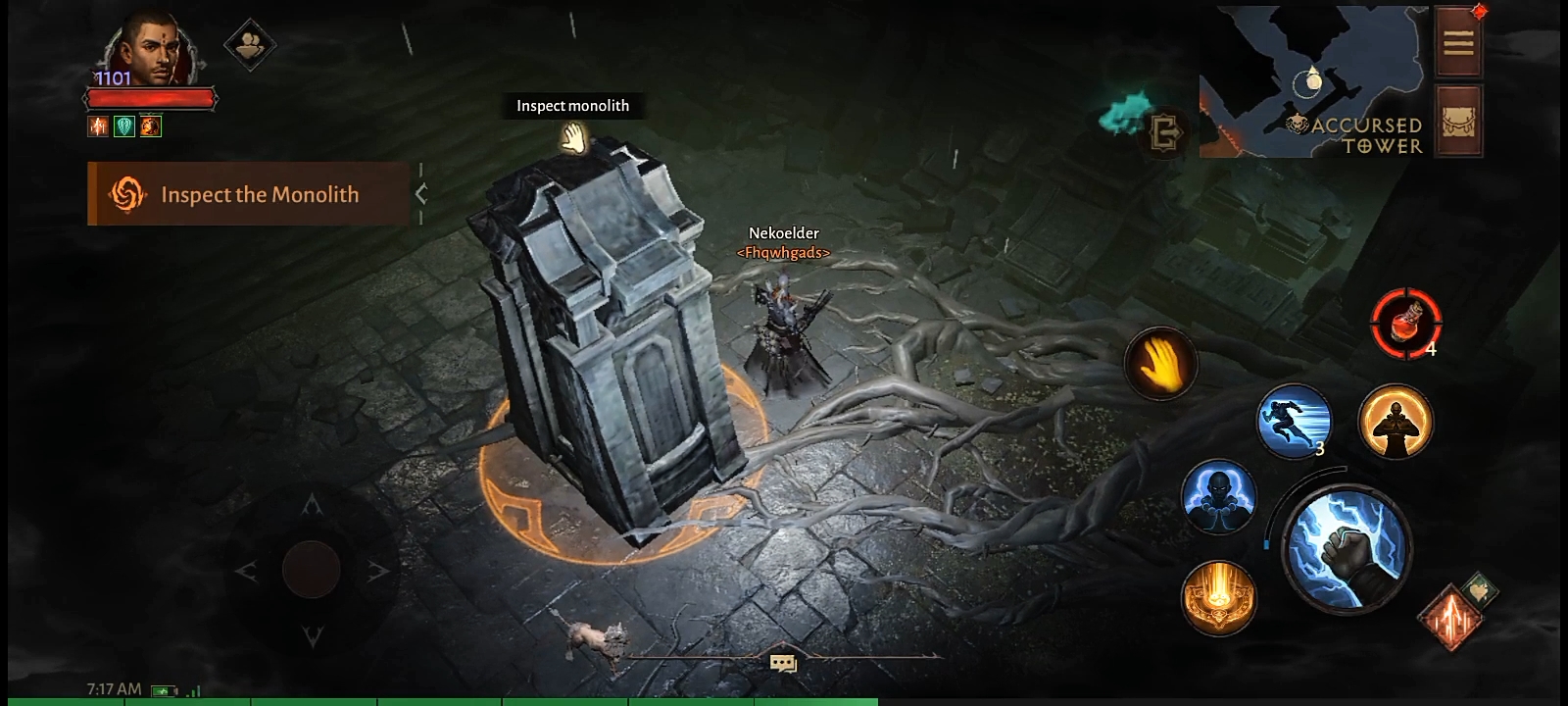This screenshot has height=706, width=1568.
Task: Select the Inspect the Monolith quest tracker
Action: [248, 194]
